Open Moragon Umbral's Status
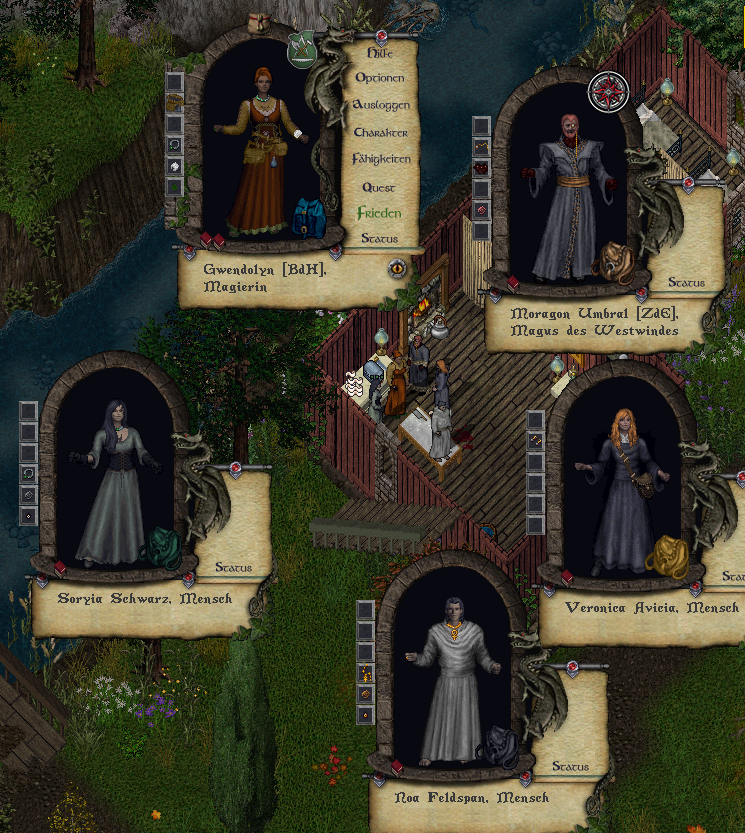 (686, 283)
